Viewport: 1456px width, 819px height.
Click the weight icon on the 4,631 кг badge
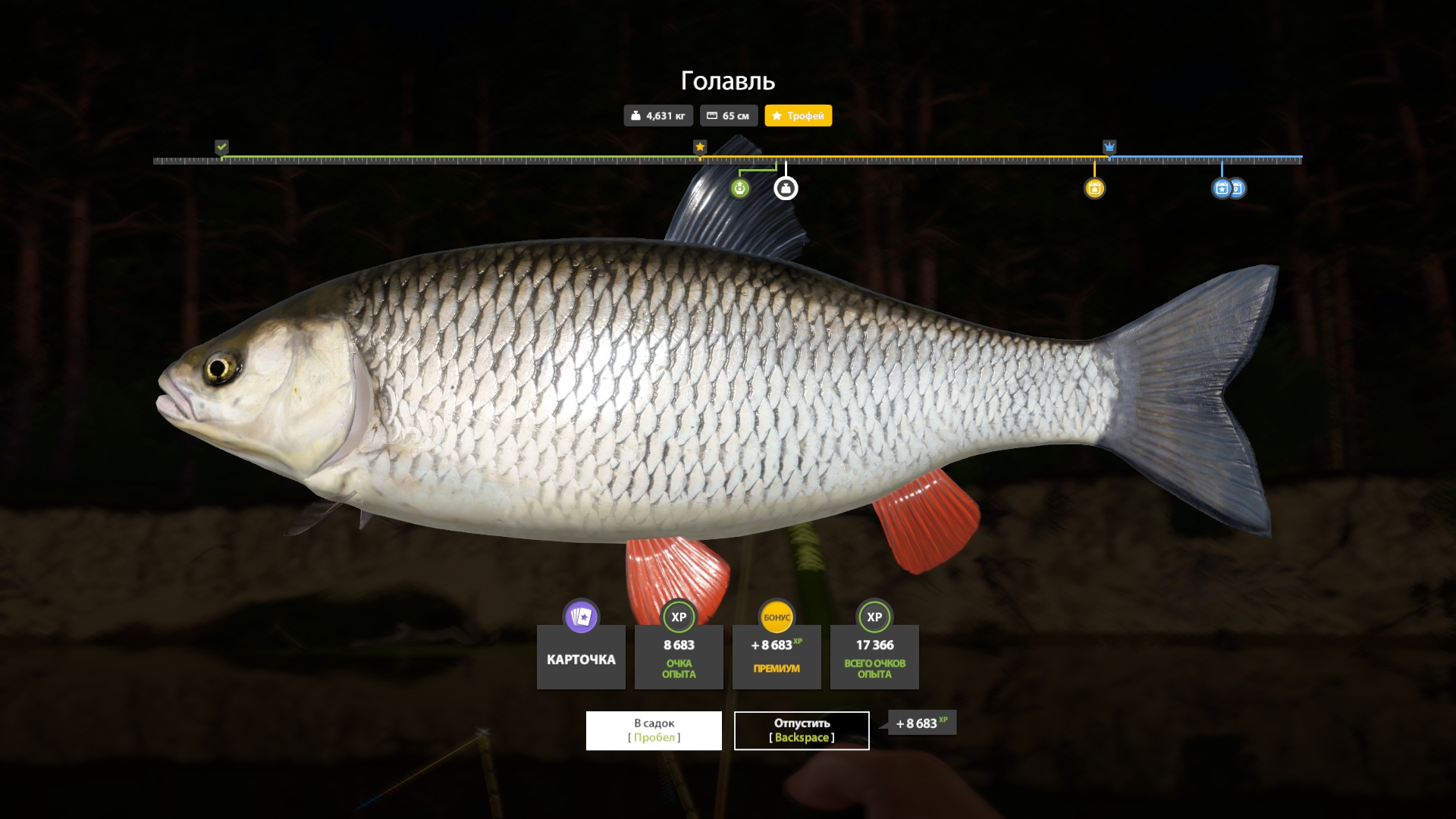coord(635,115)
